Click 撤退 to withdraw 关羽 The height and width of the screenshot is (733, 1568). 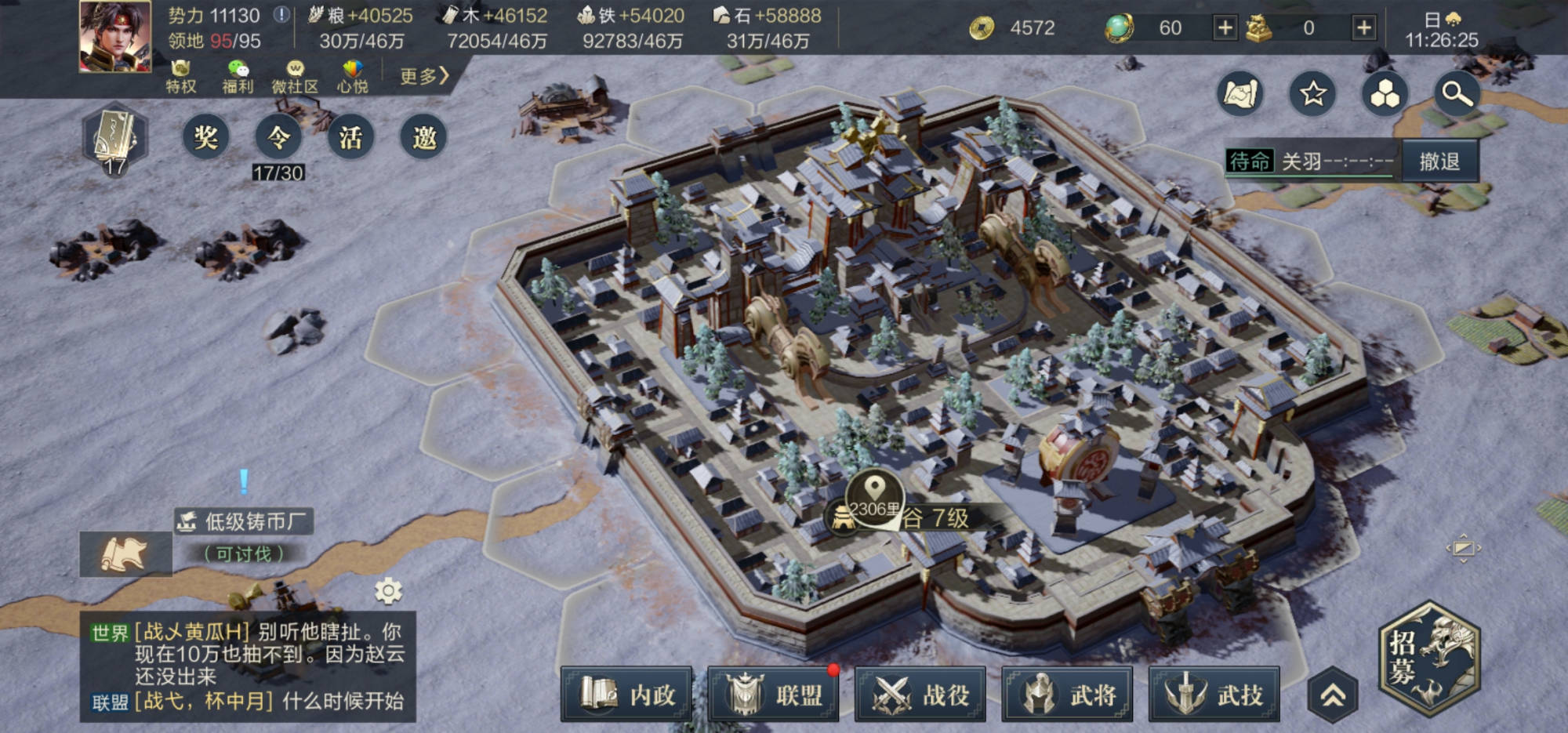point(1439,161)
